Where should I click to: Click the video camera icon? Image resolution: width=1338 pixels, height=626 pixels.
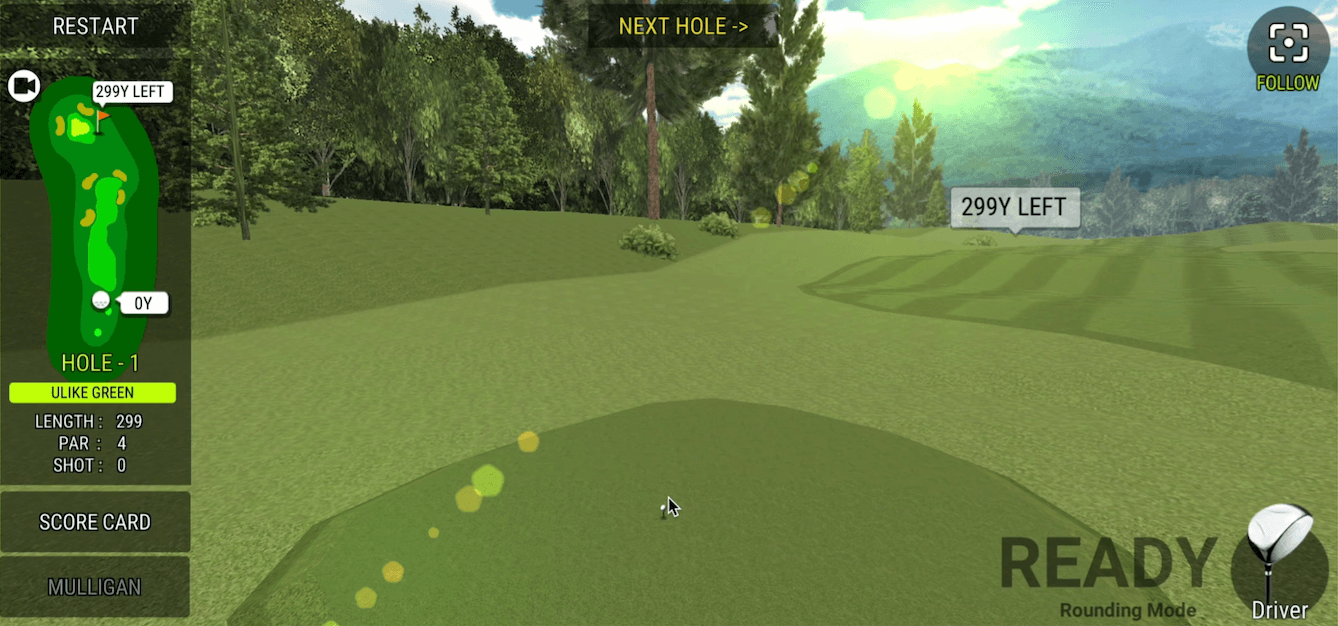click(23, 86)
